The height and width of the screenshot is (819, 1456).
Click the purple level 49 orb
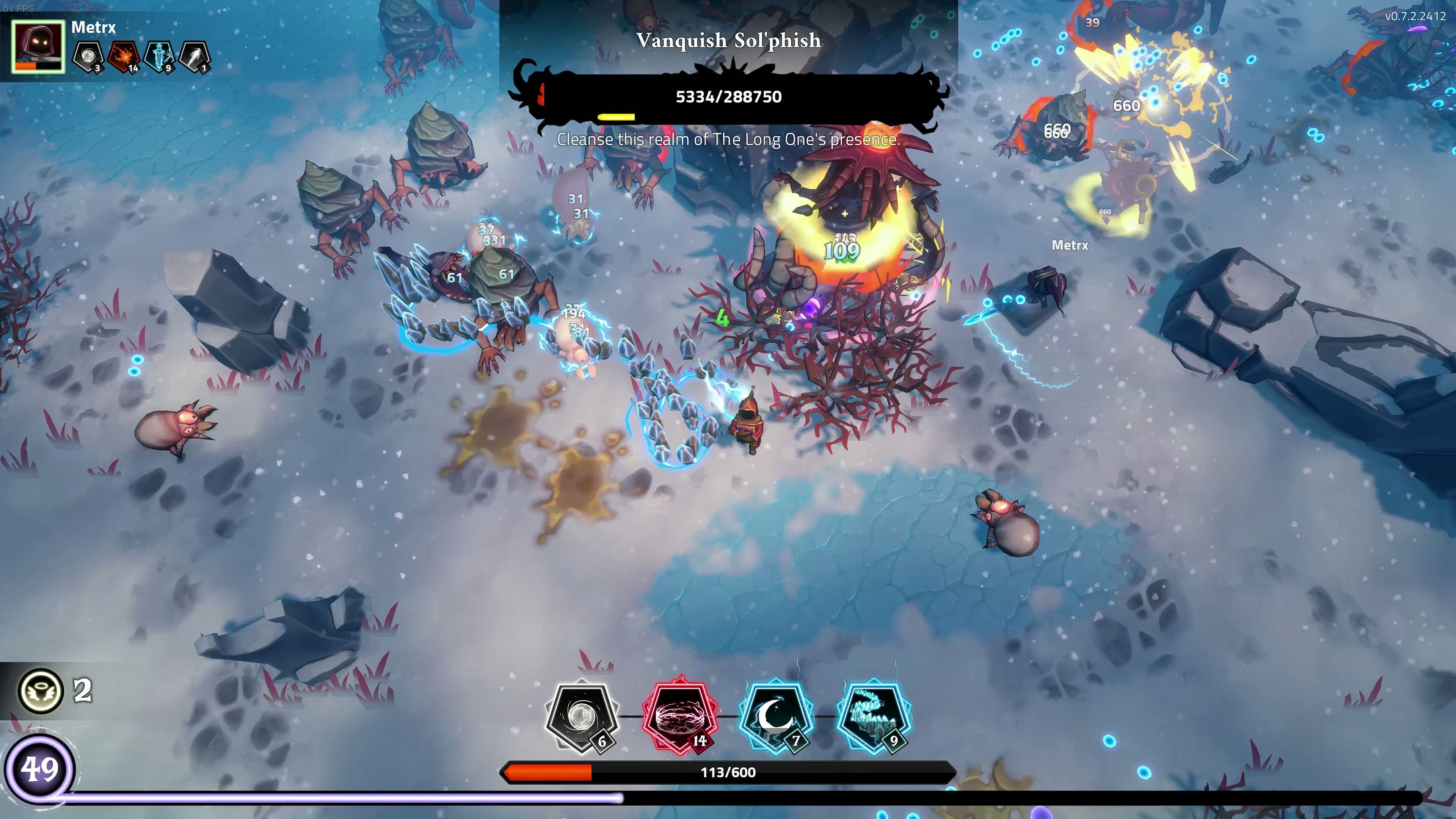coord(39,769)
